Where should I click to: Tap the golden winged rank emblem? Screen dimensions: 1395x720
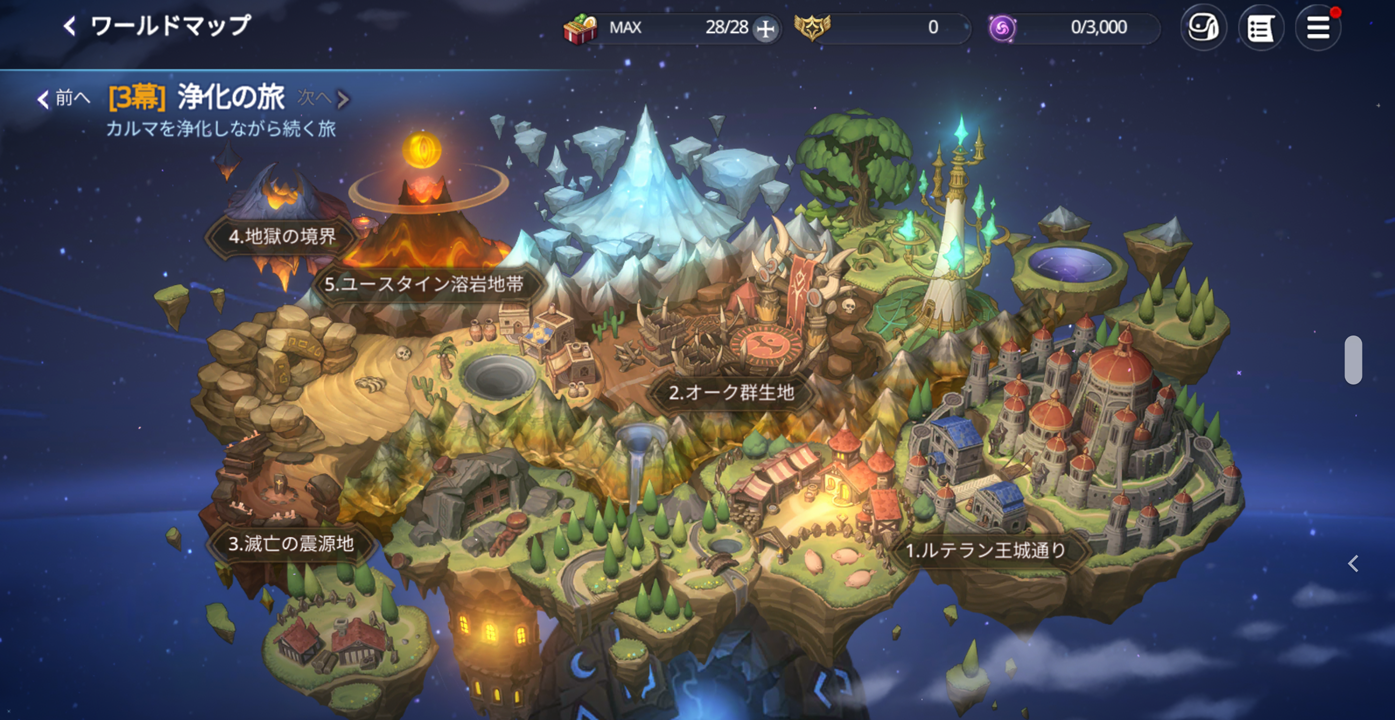[x=812, y=28]
